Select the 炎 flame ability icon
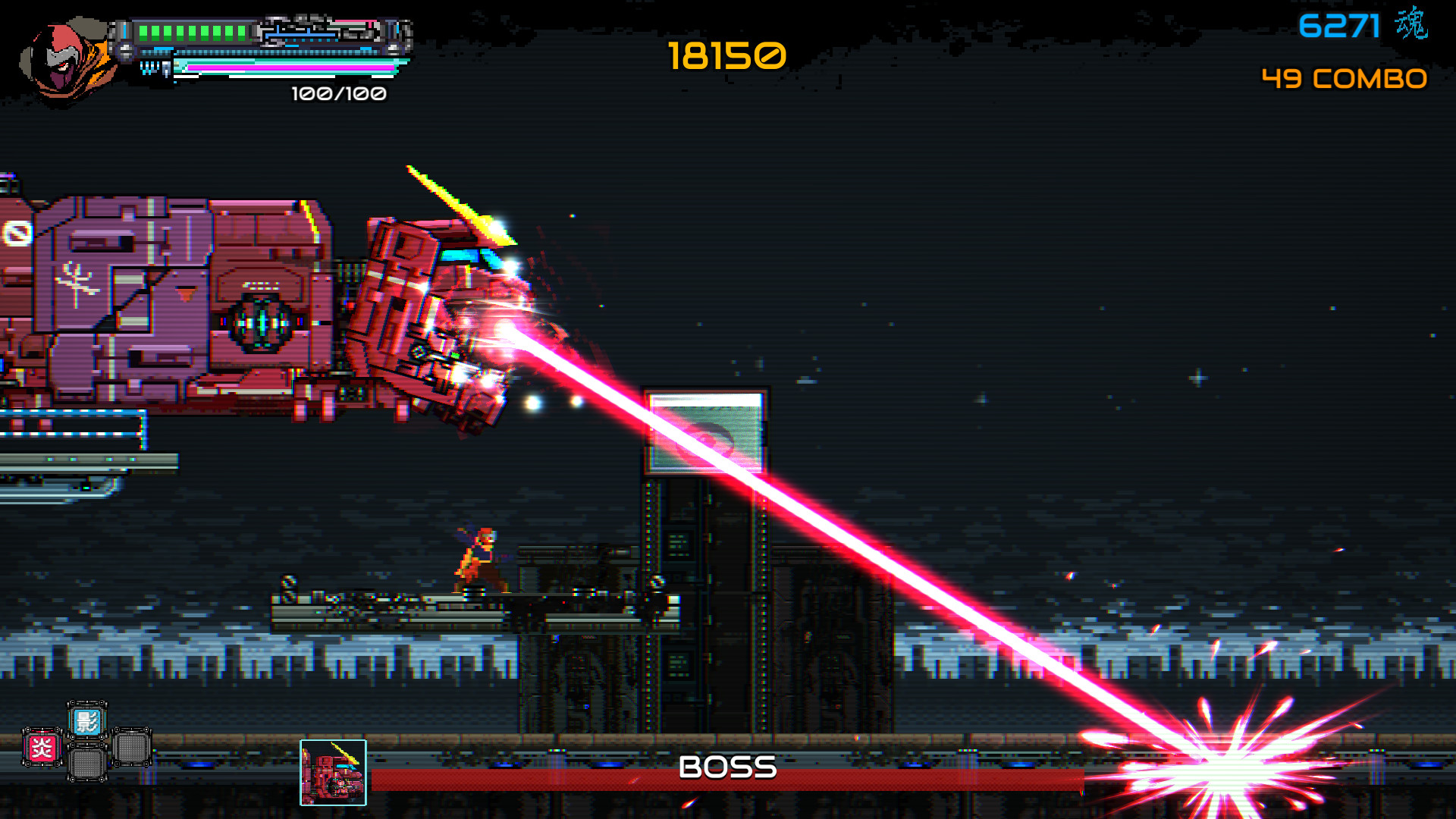The image size is (1456, 819). click(x=42, y=747)
